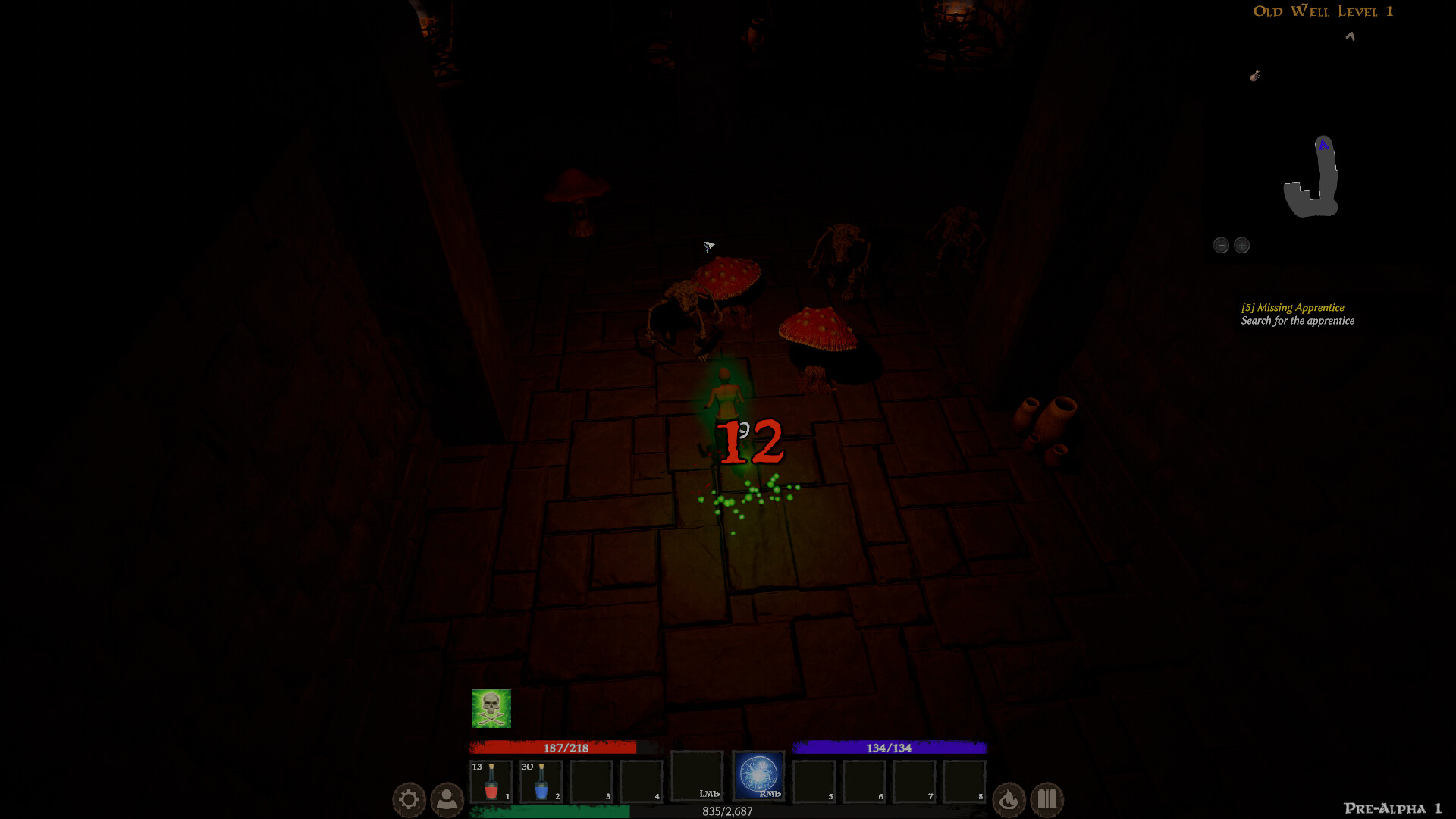1456x819 pixels.
Task: Zoom in the minimap with the plus button
Action: 1241,245
